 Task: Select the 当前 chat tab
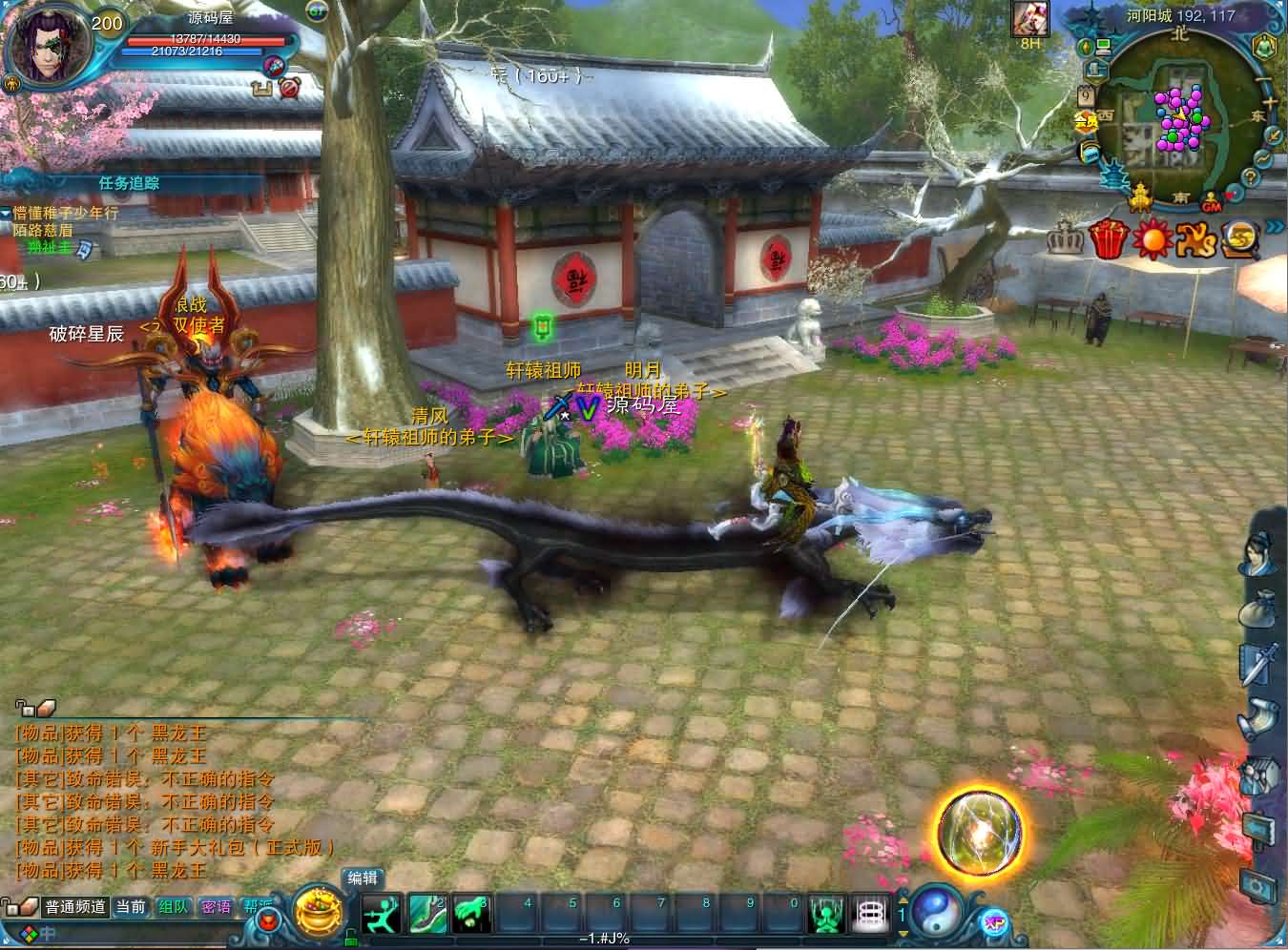[131, 907]
